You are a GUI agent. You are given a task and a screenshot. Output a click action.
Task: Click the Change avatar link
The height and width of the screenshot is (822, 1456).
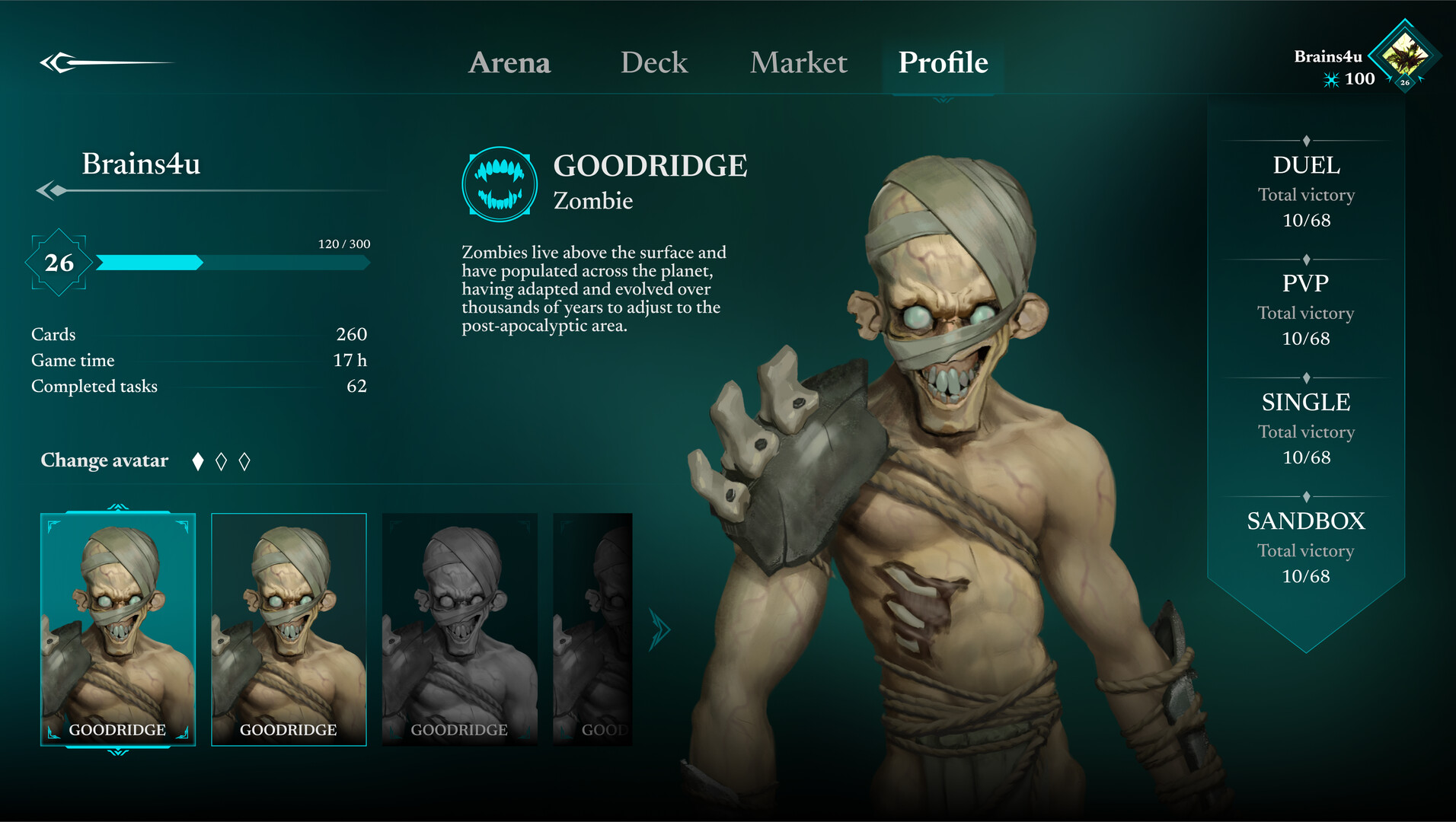[104, 460]
